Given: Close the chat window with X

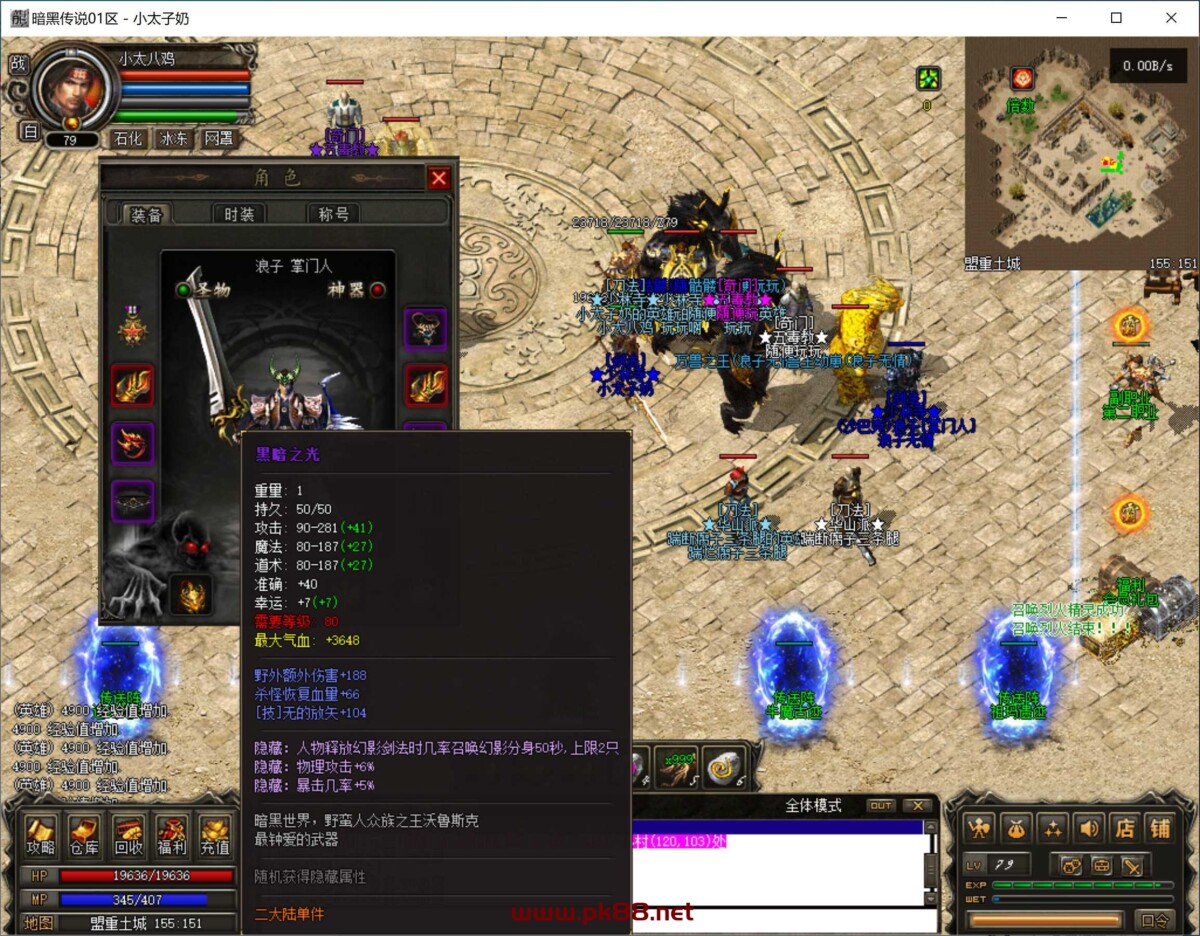Looking at the screenshot, I should [916, 805].
